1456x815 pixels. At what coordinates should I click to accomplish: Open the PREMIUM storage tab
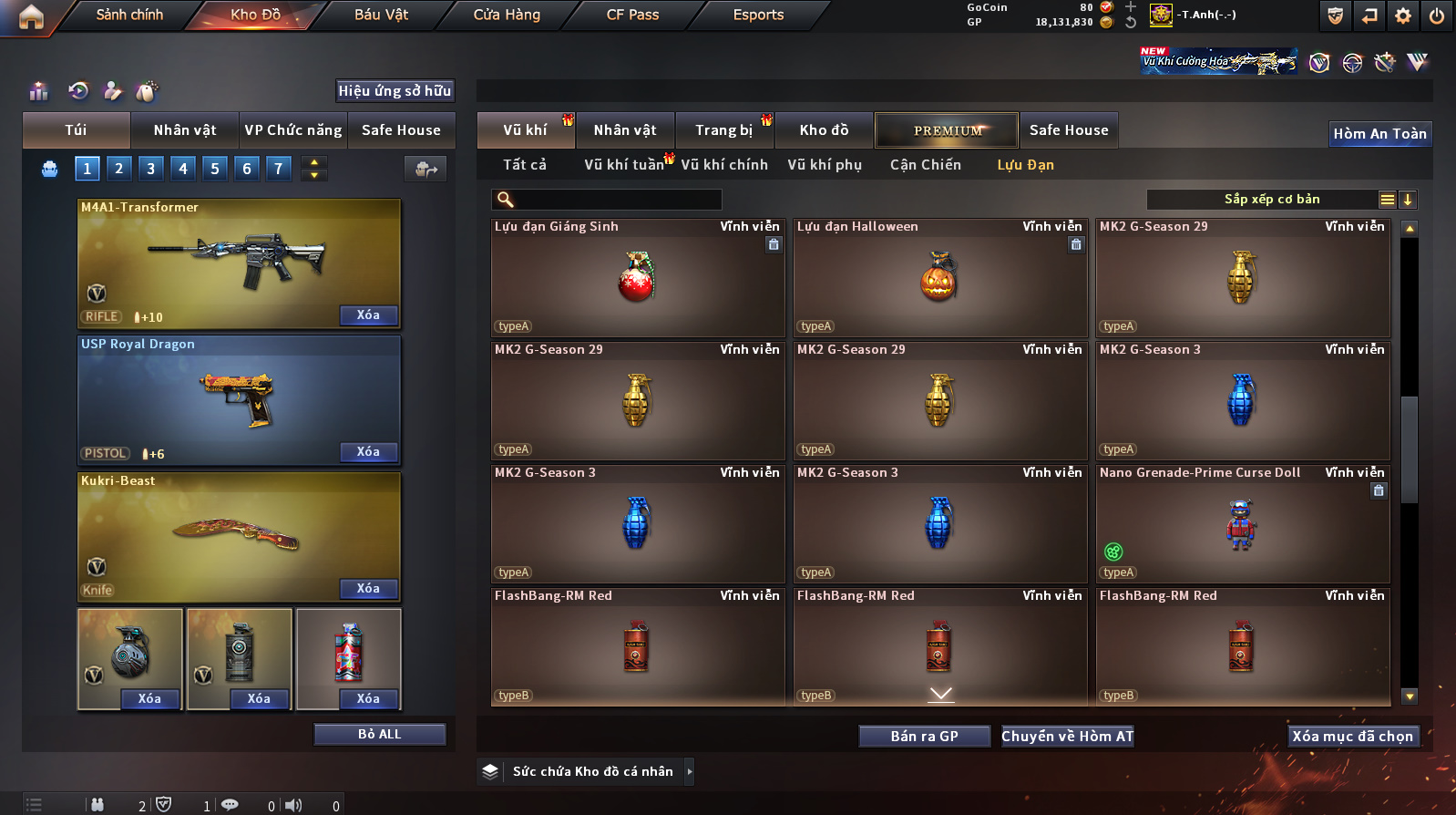tap(947, 130)
